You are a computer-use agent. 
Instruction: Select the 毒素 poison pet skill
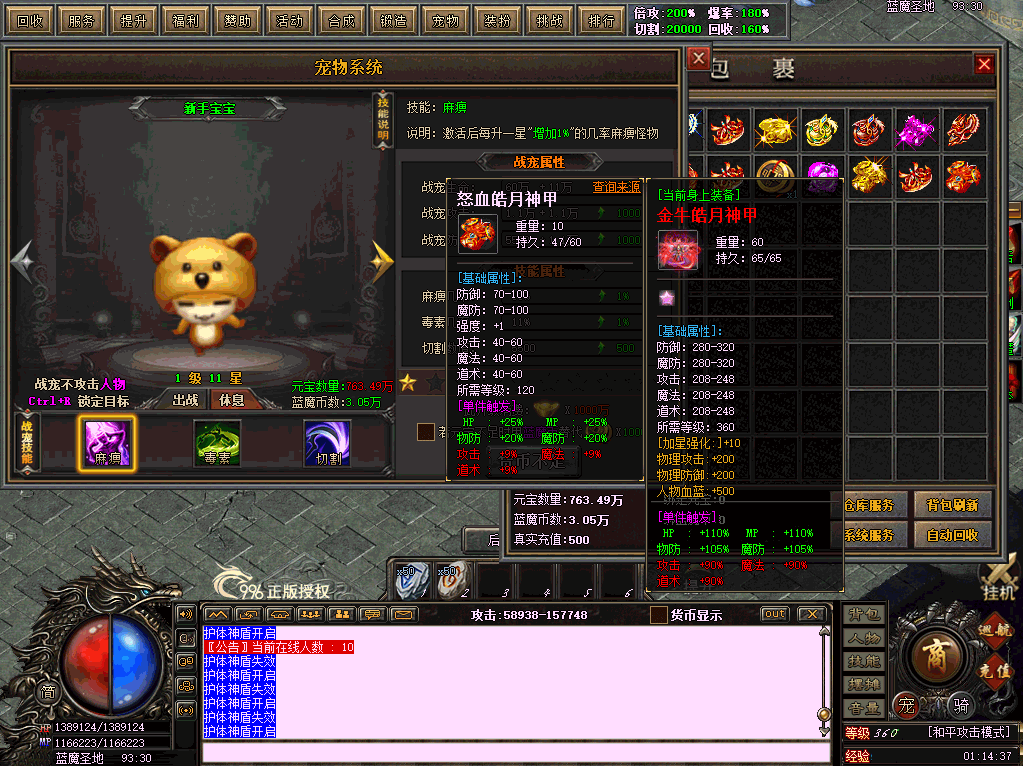pos(217,443)
